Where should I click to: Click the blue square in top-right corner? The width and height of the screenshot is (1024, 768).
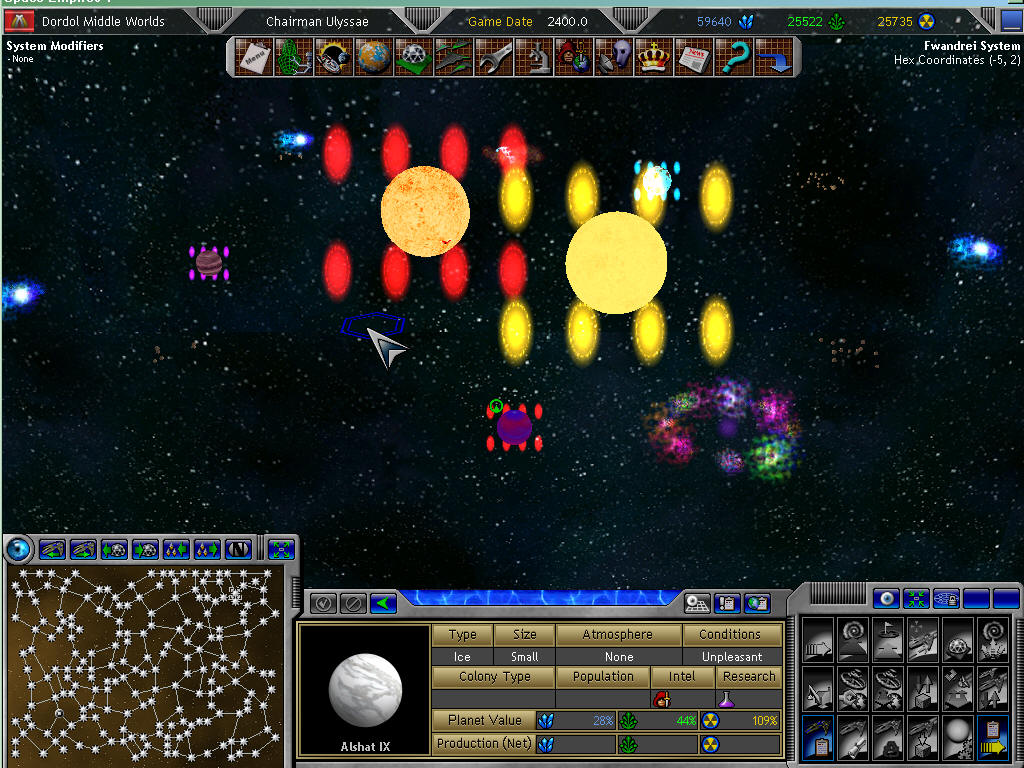pos(1011,21)
